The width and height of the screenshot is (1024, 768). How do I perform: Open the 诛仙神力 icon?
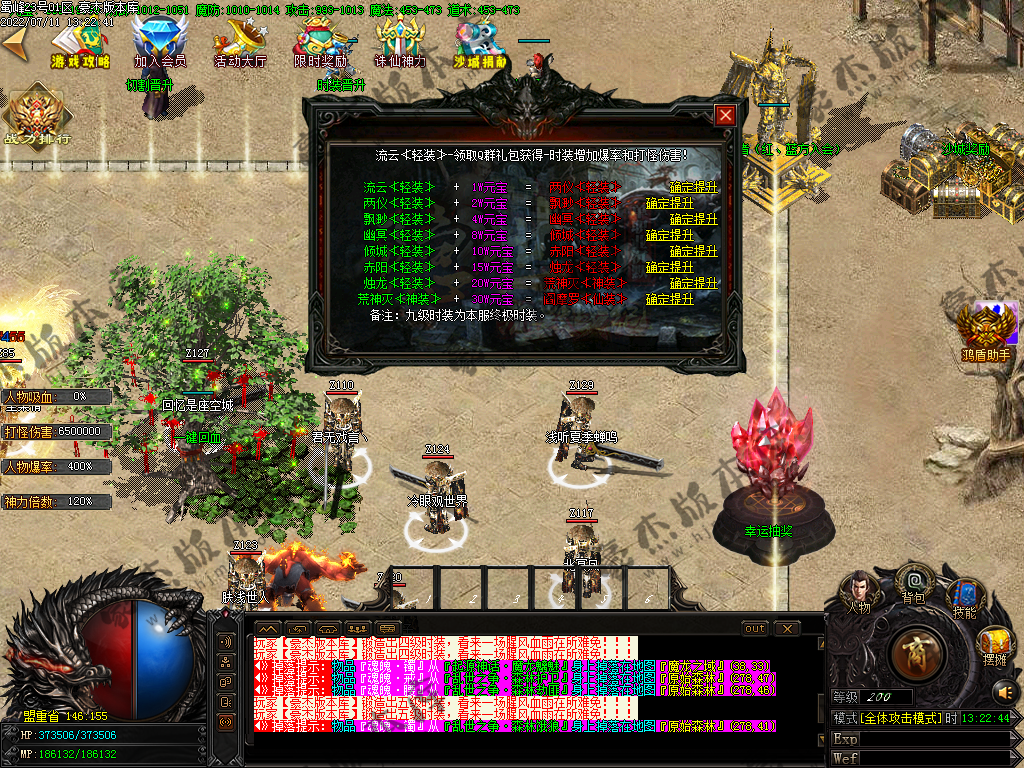400,43
